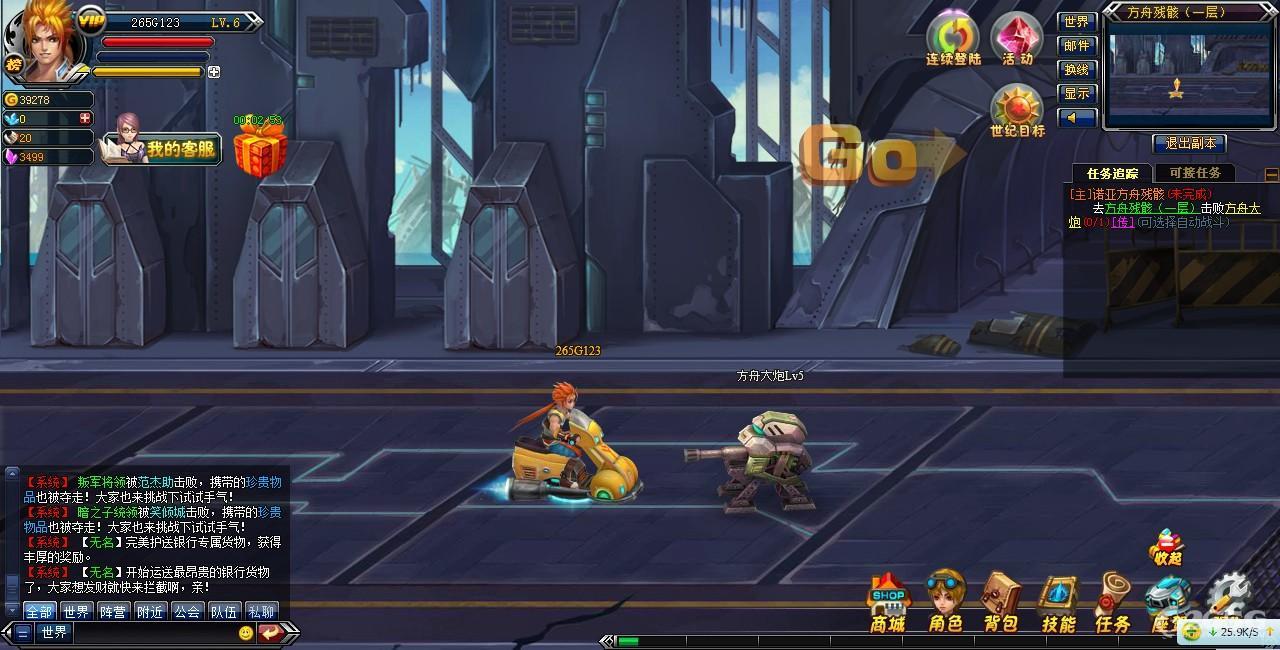This screenshot has height=650, width=1280.
Task: Open the 商城 shop
Action: click(x=887, y=603)
